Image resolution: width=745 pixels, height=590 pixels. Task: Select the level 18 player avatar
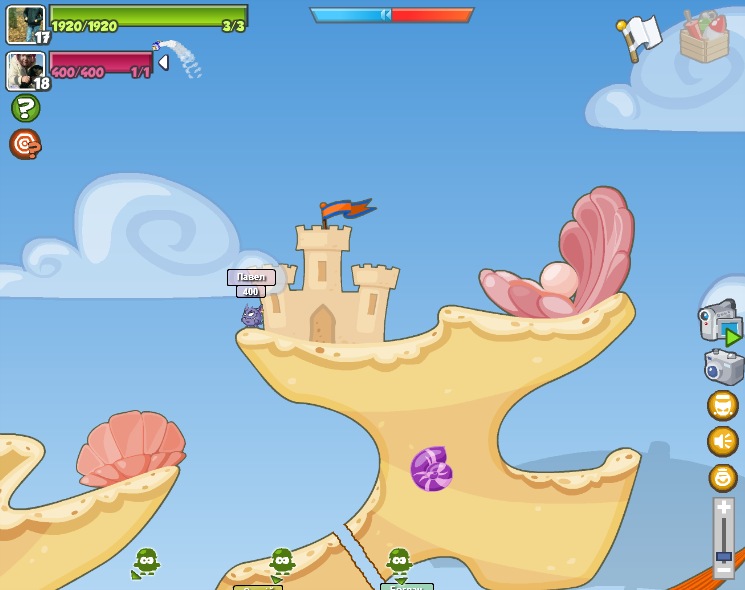[25, 70]
